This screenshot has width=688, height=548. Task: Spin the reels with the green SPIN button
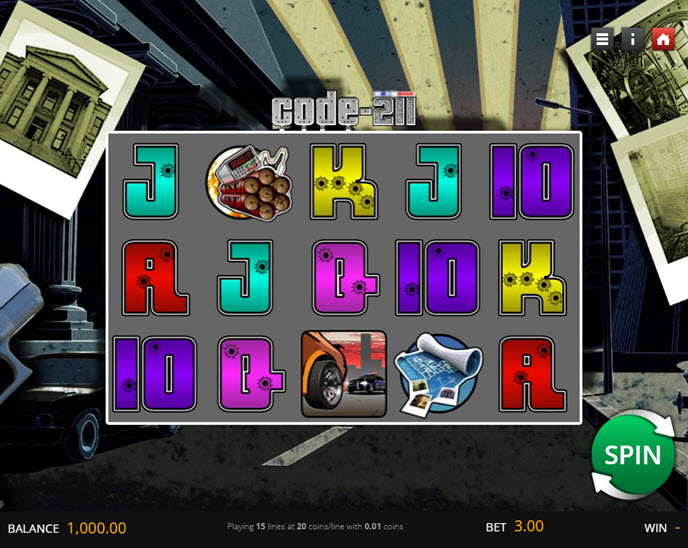[x=632, y=455]
